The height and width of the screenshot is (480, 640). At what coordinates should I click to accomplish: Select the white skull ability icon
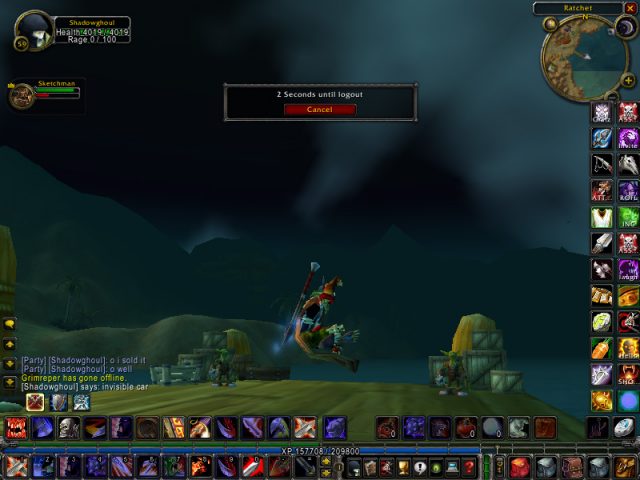(x=68, y=428)
